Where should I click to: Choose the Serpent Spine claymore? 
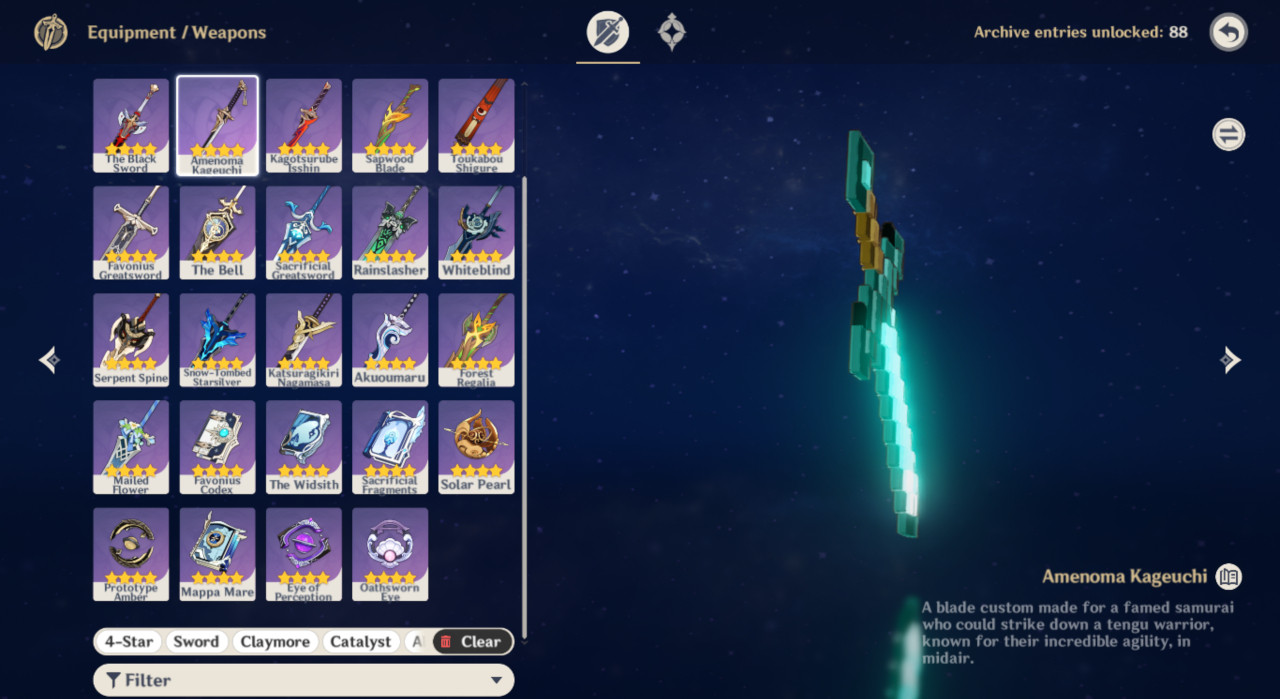(131, 339)
